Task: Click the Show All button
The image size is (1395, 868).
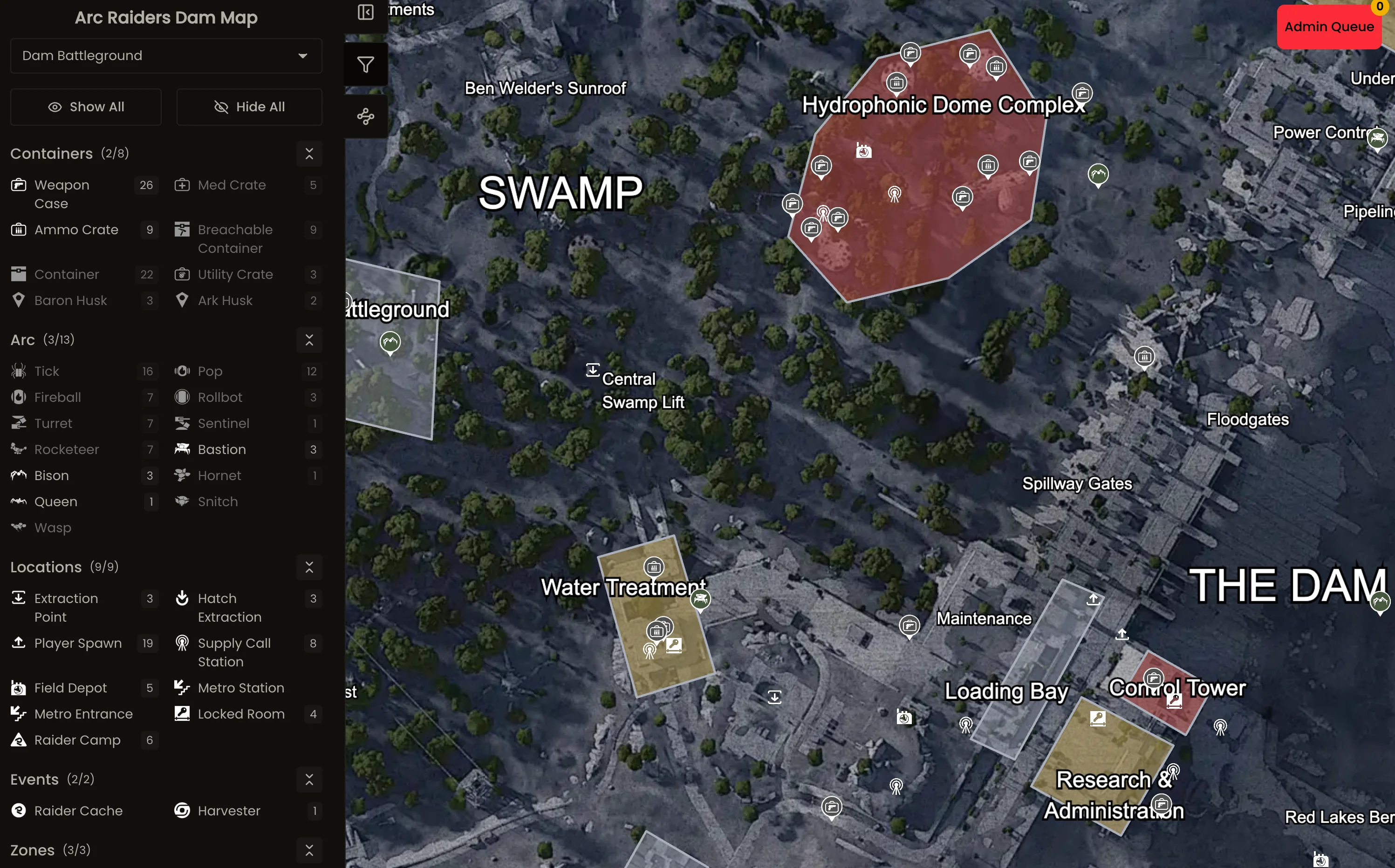Action: (x=86, y=107)
